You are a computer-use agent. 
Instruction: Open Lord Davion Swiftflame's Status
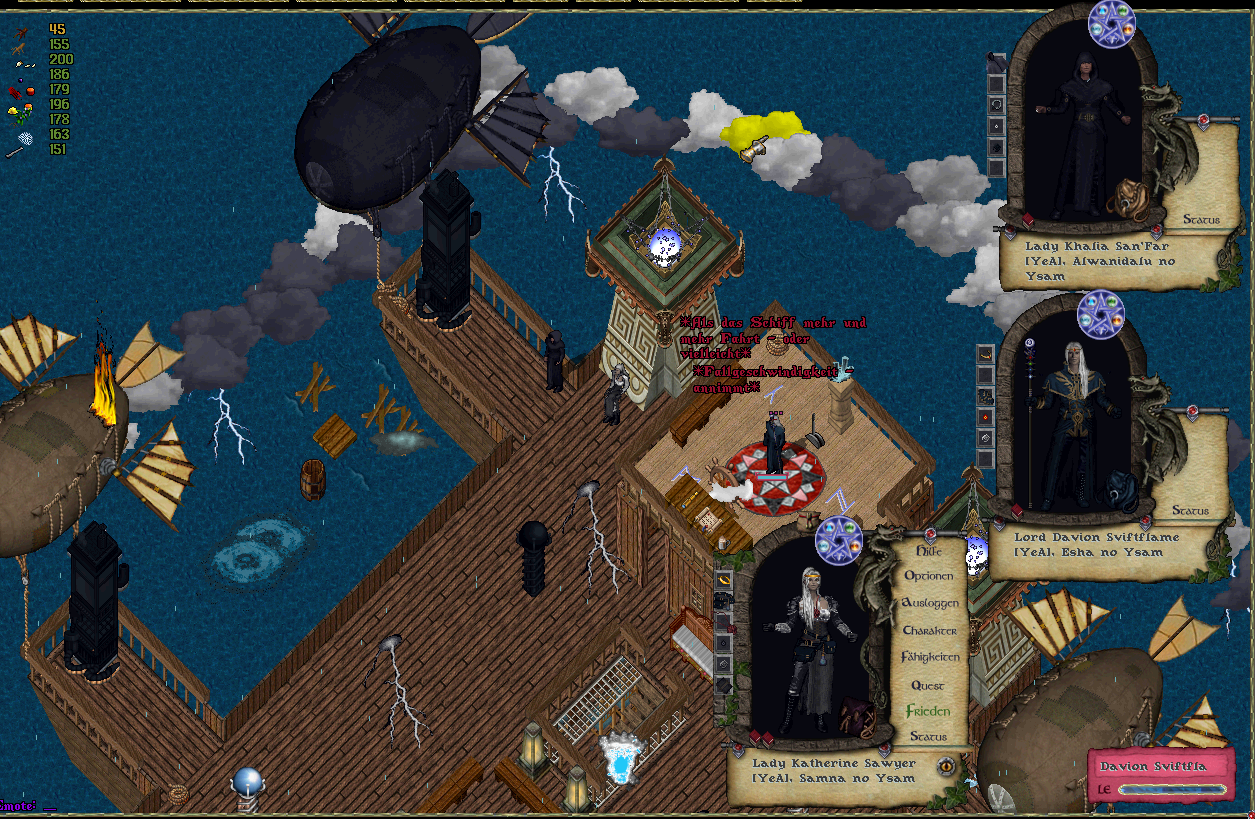pos(1190,510)
